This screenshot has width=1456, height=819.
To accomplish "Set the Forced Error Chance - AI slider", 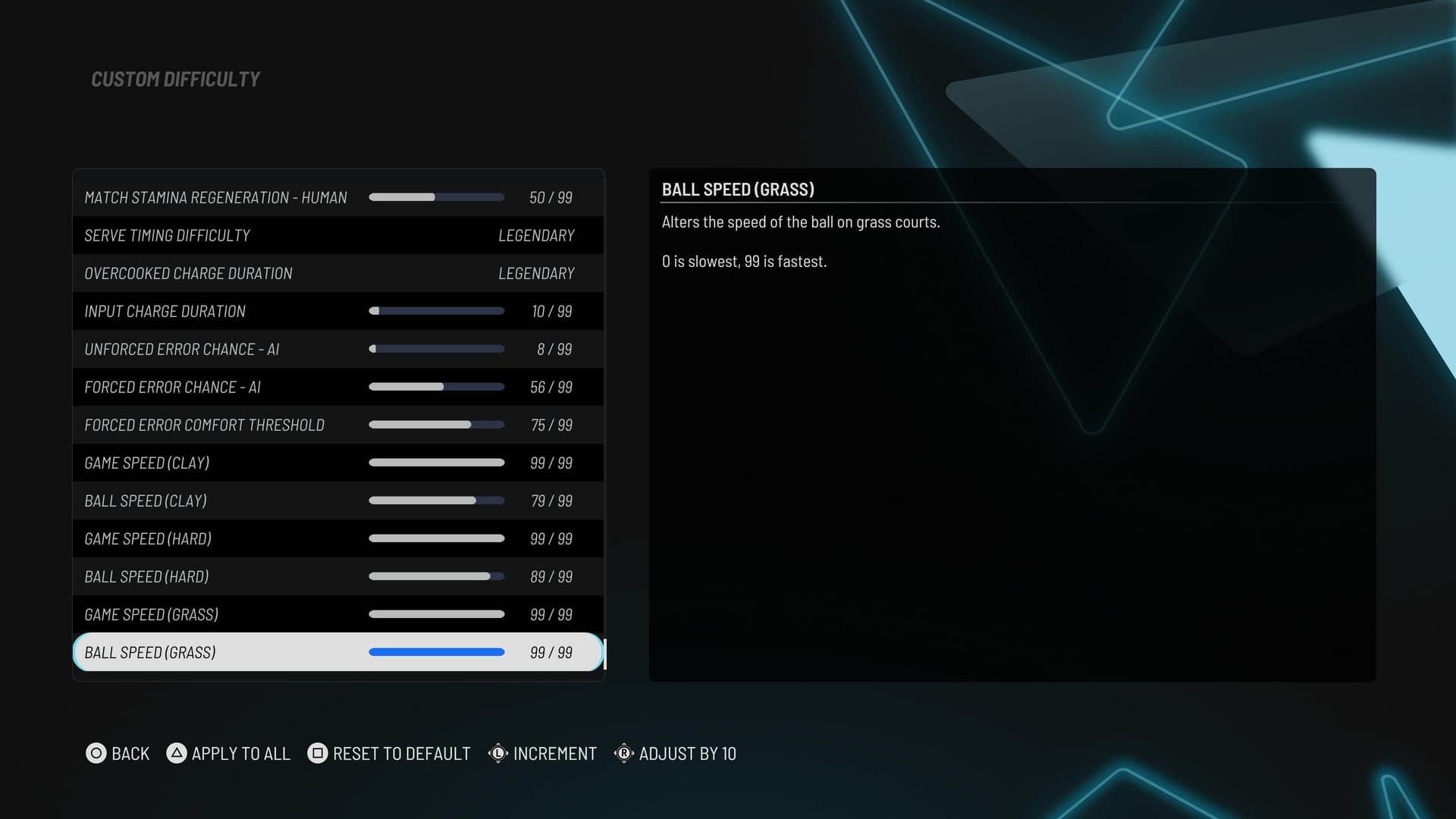I will tap(436, 387).
